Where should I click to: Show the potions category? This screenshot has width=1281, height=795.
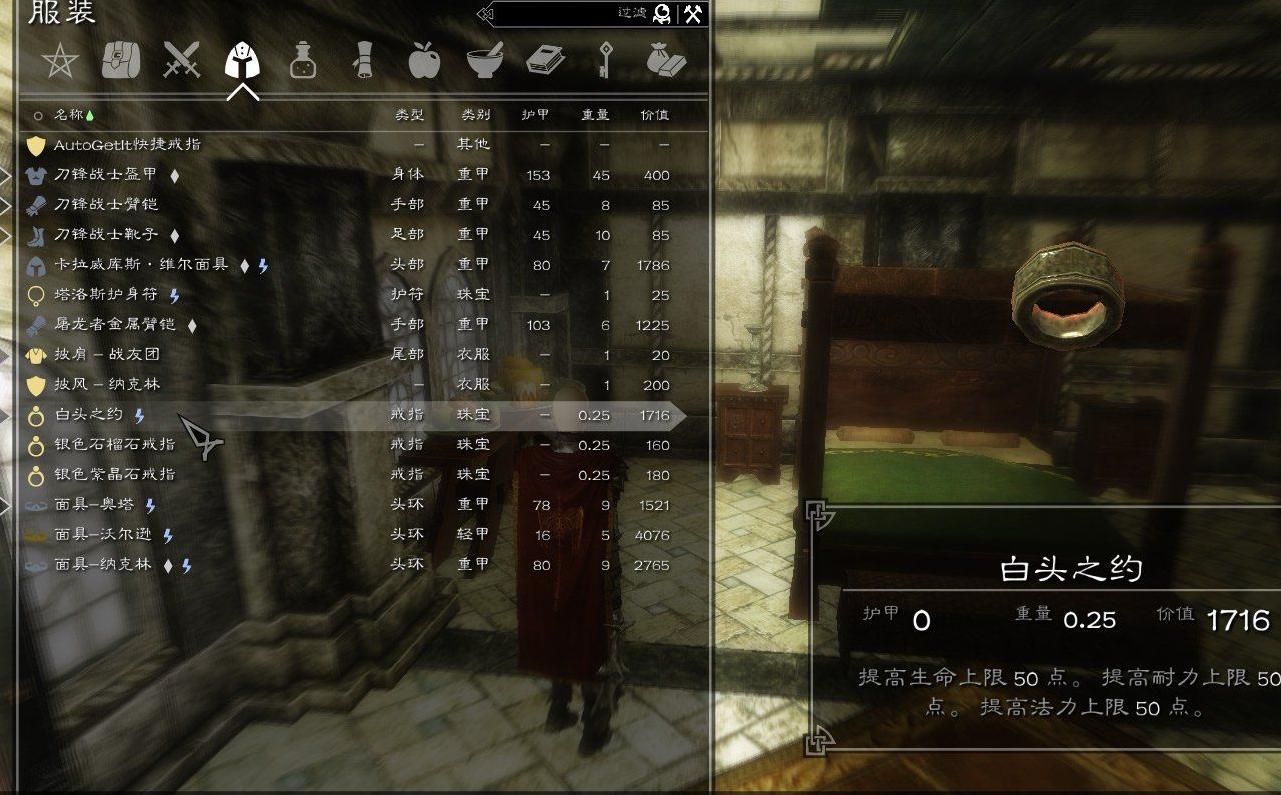coord(303,61)
